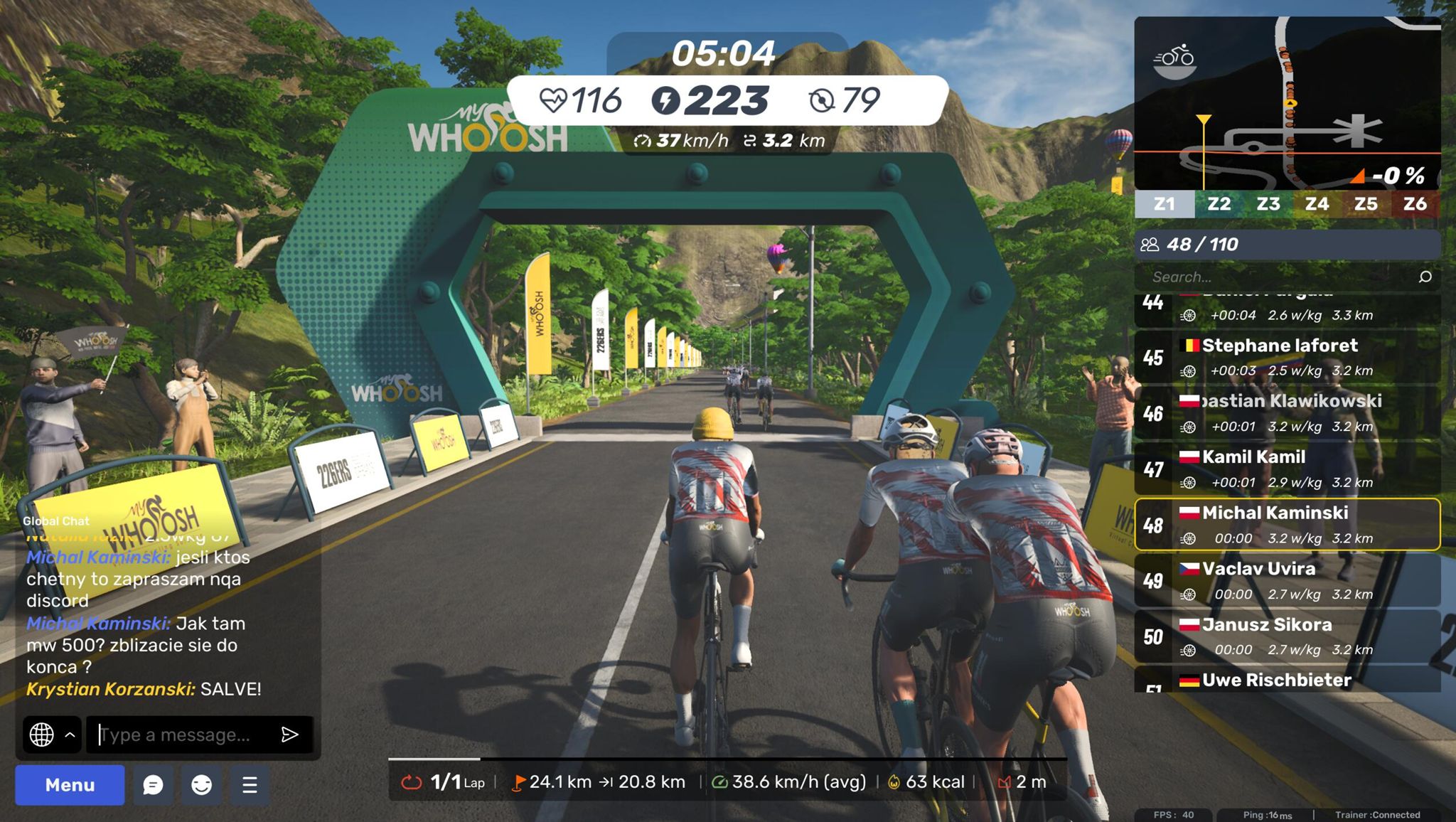Click the search magnifier icon

point(1425,277)
